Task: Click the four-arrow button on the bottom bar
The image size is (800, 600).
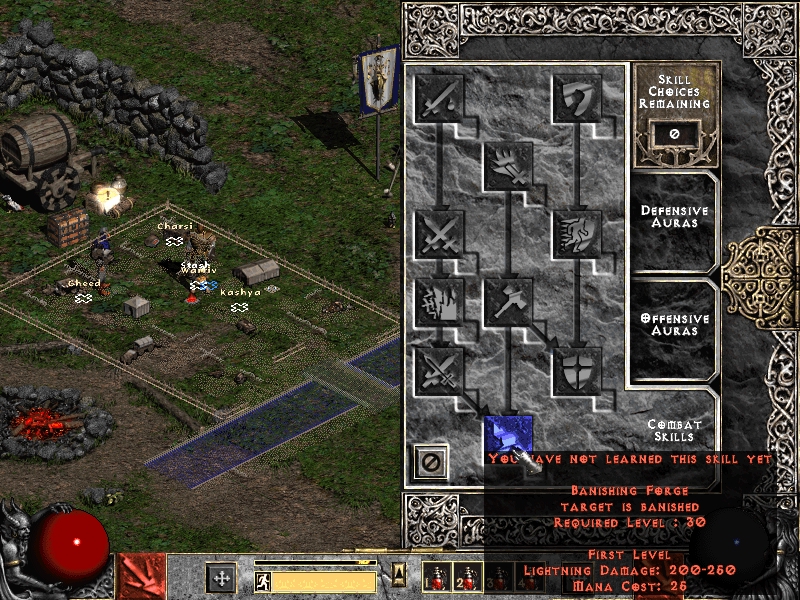Action: (221, 578)
